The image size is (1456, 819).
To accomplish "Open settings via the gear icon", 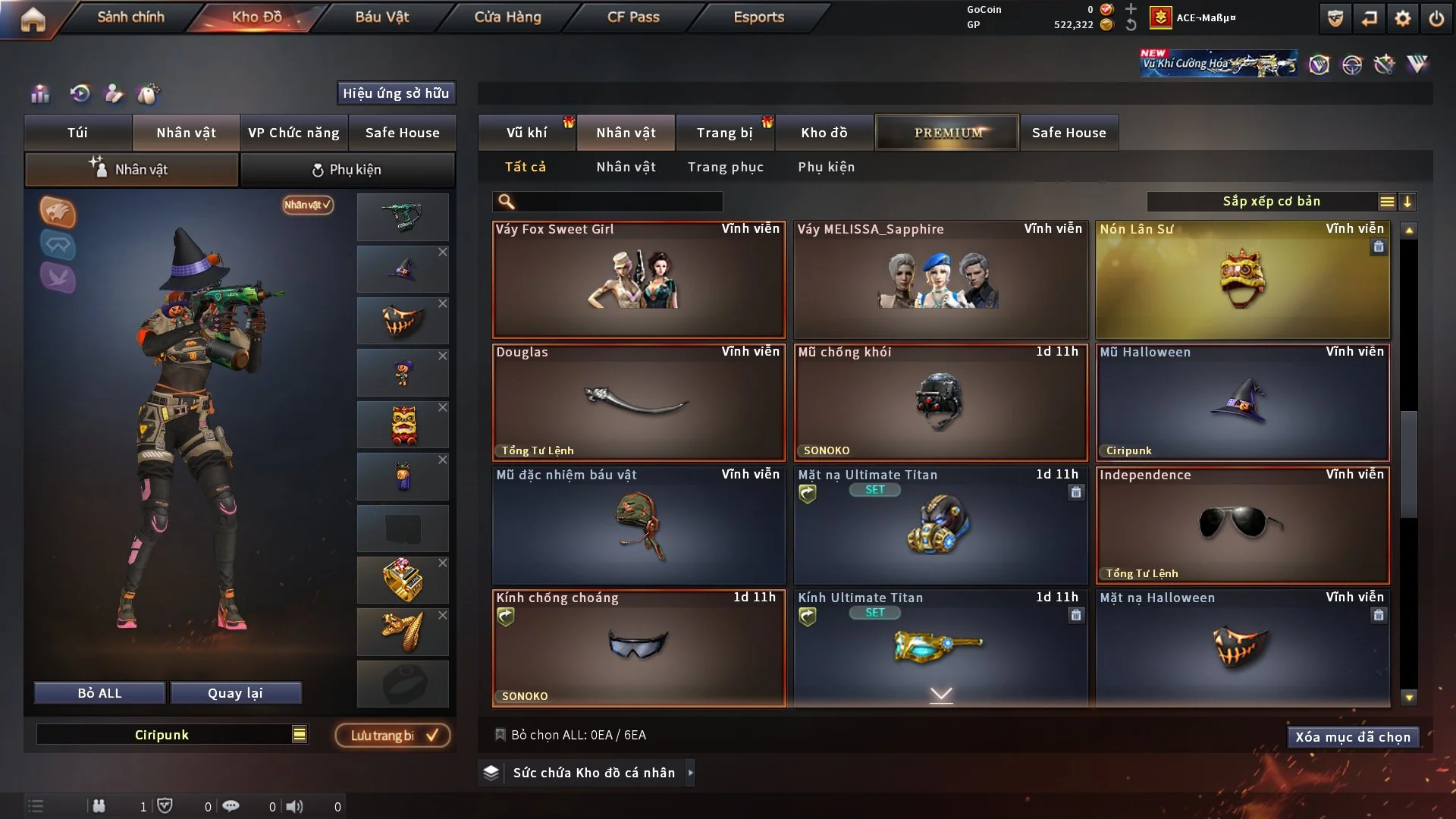I will pyautogui.click(x=1402, y=18).
